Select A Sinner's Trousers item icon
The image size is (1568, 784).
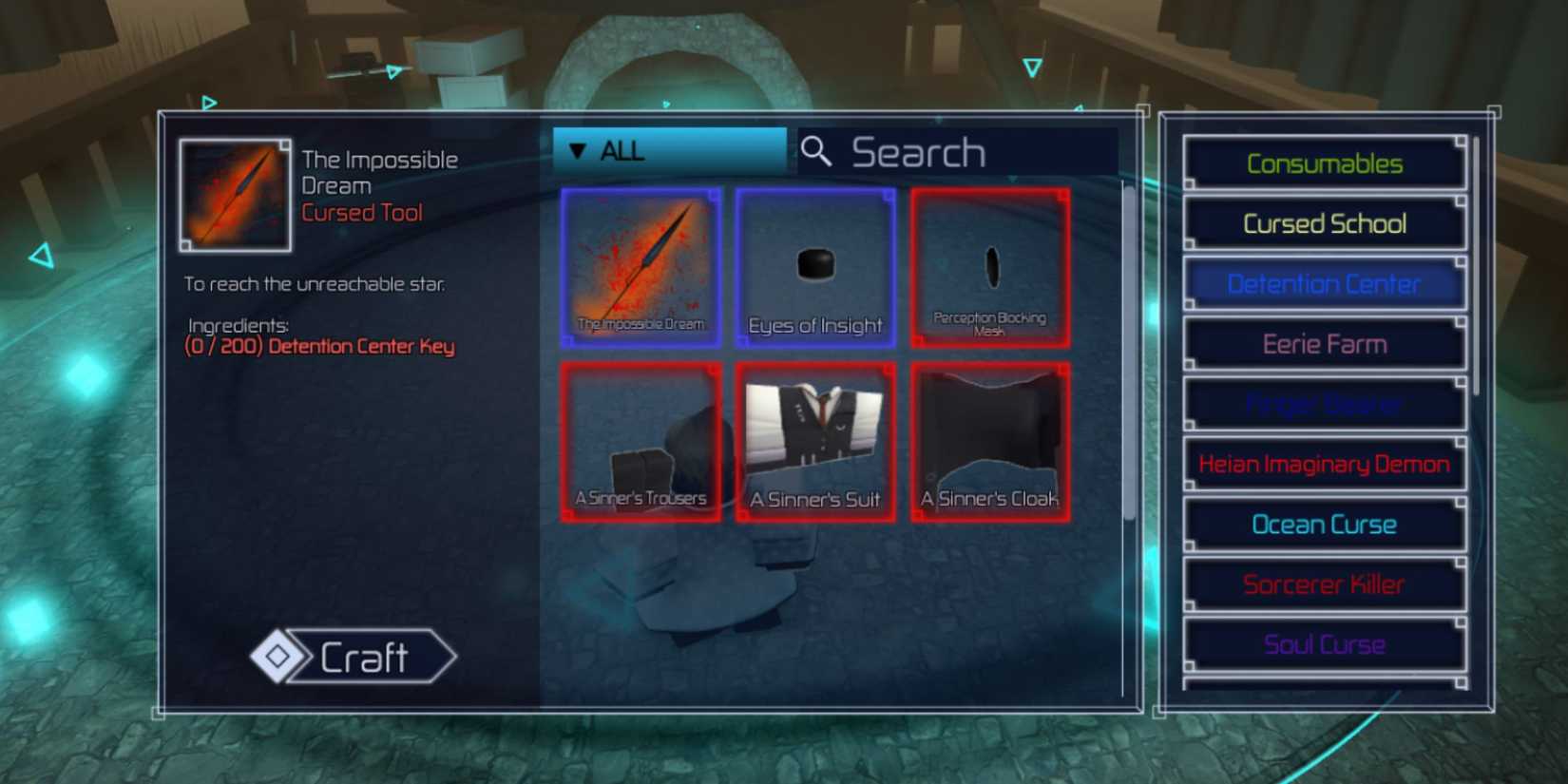[x=640, y=440]
